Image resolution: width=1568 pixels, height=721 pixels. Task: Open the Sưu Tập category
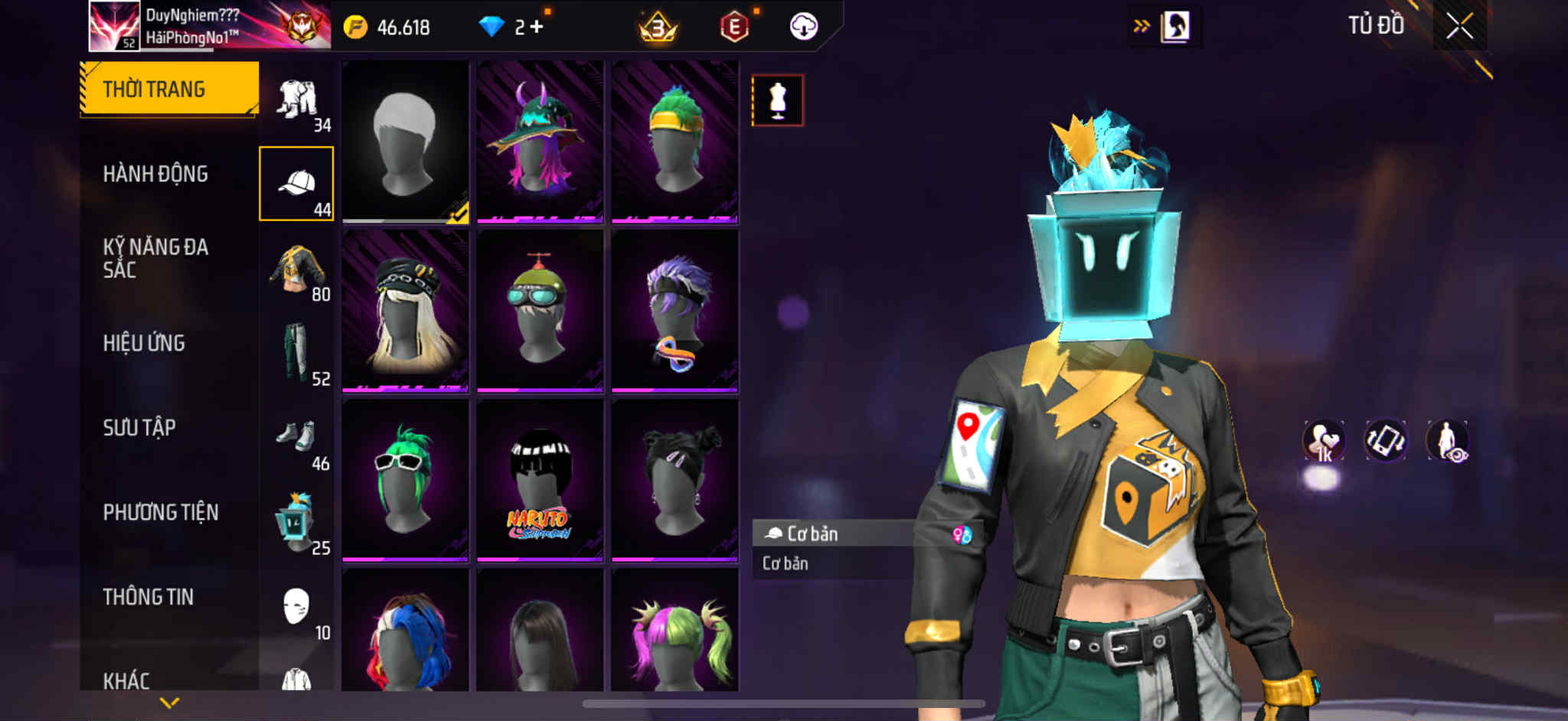(x=139, y=428)
